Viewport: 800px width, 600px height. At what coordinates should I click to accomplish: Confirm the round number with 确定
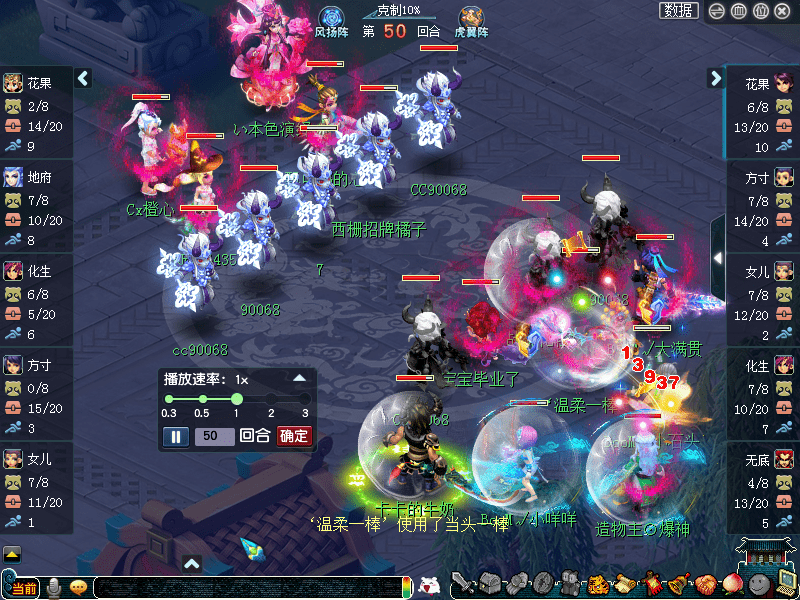294,436
